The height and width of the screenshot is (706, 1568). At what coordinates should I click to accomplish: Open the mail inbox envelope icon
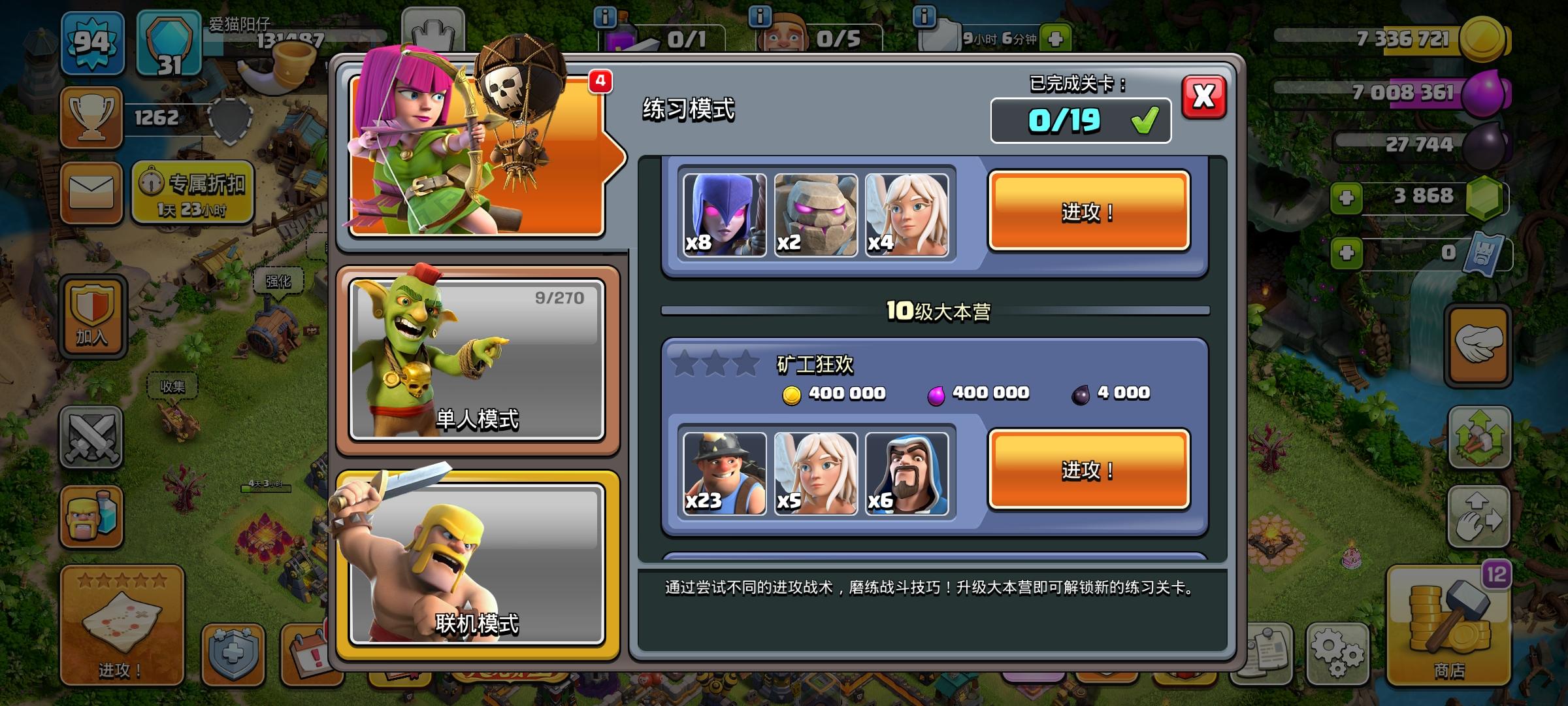pyautogui.click(x=91, y=192)
